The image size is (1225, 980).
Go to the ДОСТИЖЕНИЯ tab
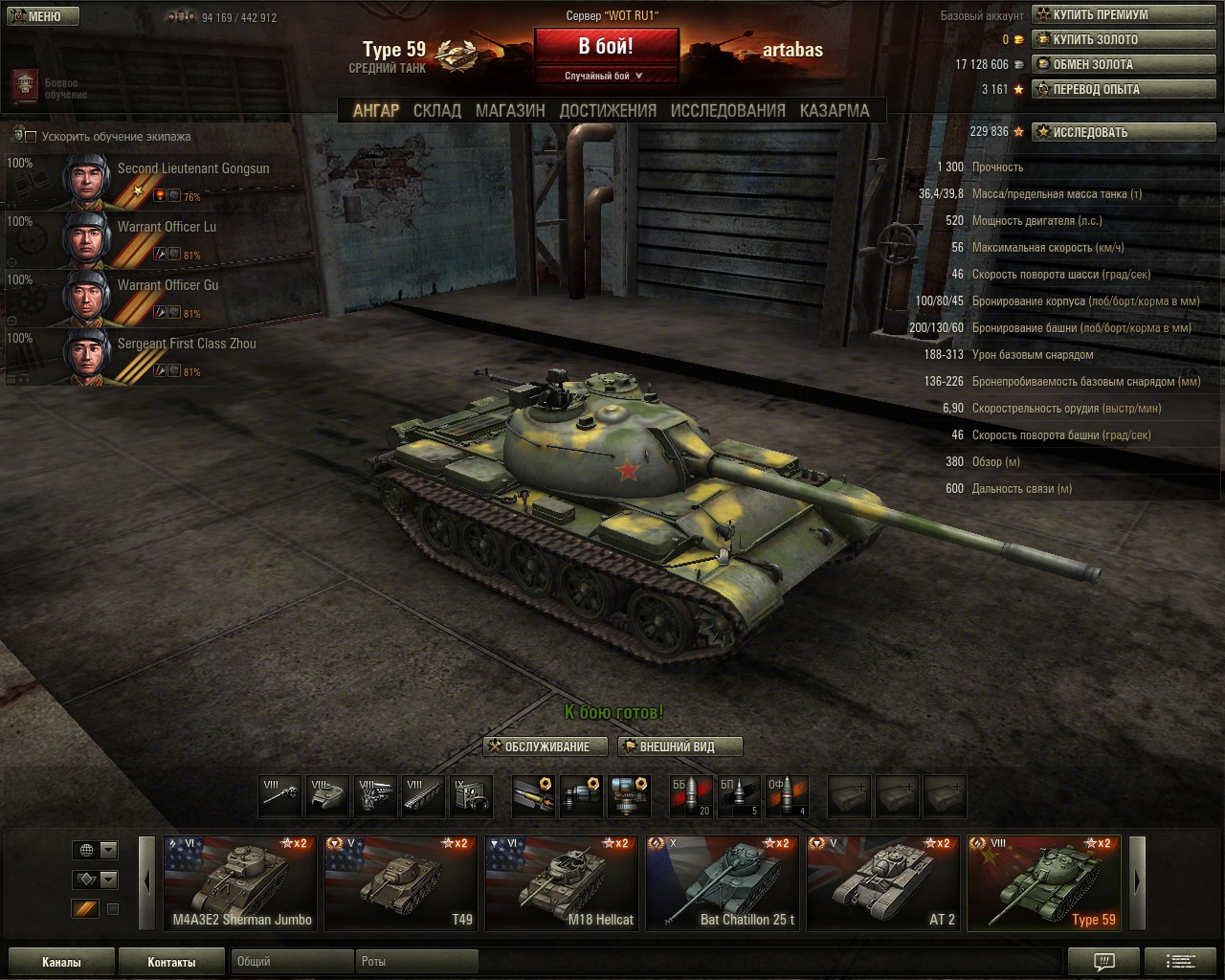coord(608,111)
